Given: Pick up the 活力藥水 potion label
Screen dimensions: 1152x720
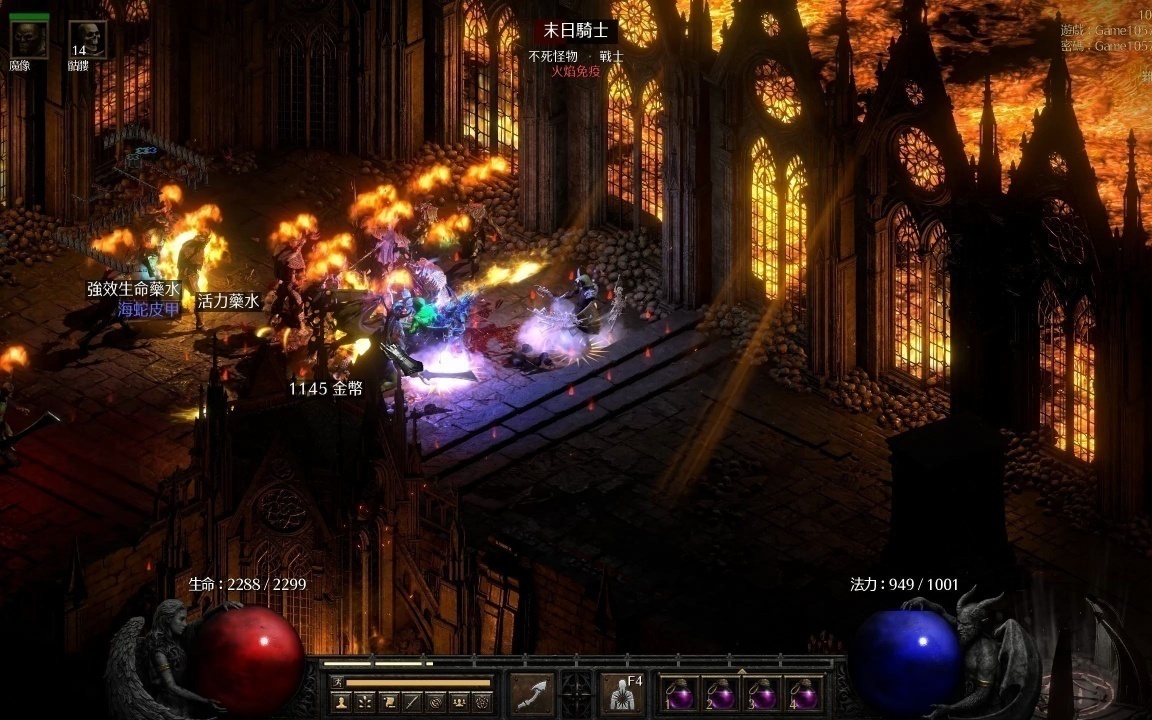Looking at the screenshot, I should [228, 299].
